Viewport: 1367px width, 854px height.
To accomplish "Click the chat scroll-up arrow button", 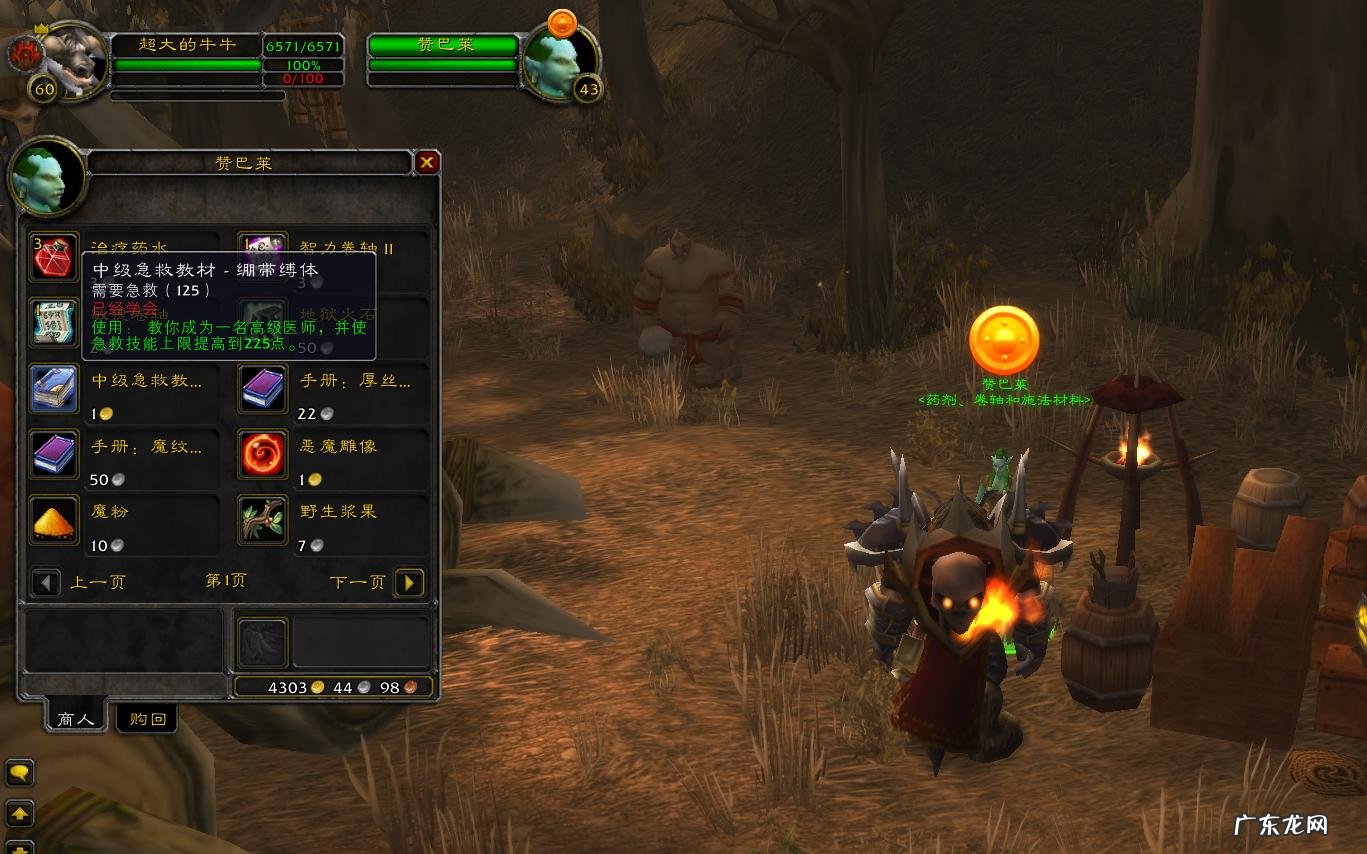I will coord(20,812).
